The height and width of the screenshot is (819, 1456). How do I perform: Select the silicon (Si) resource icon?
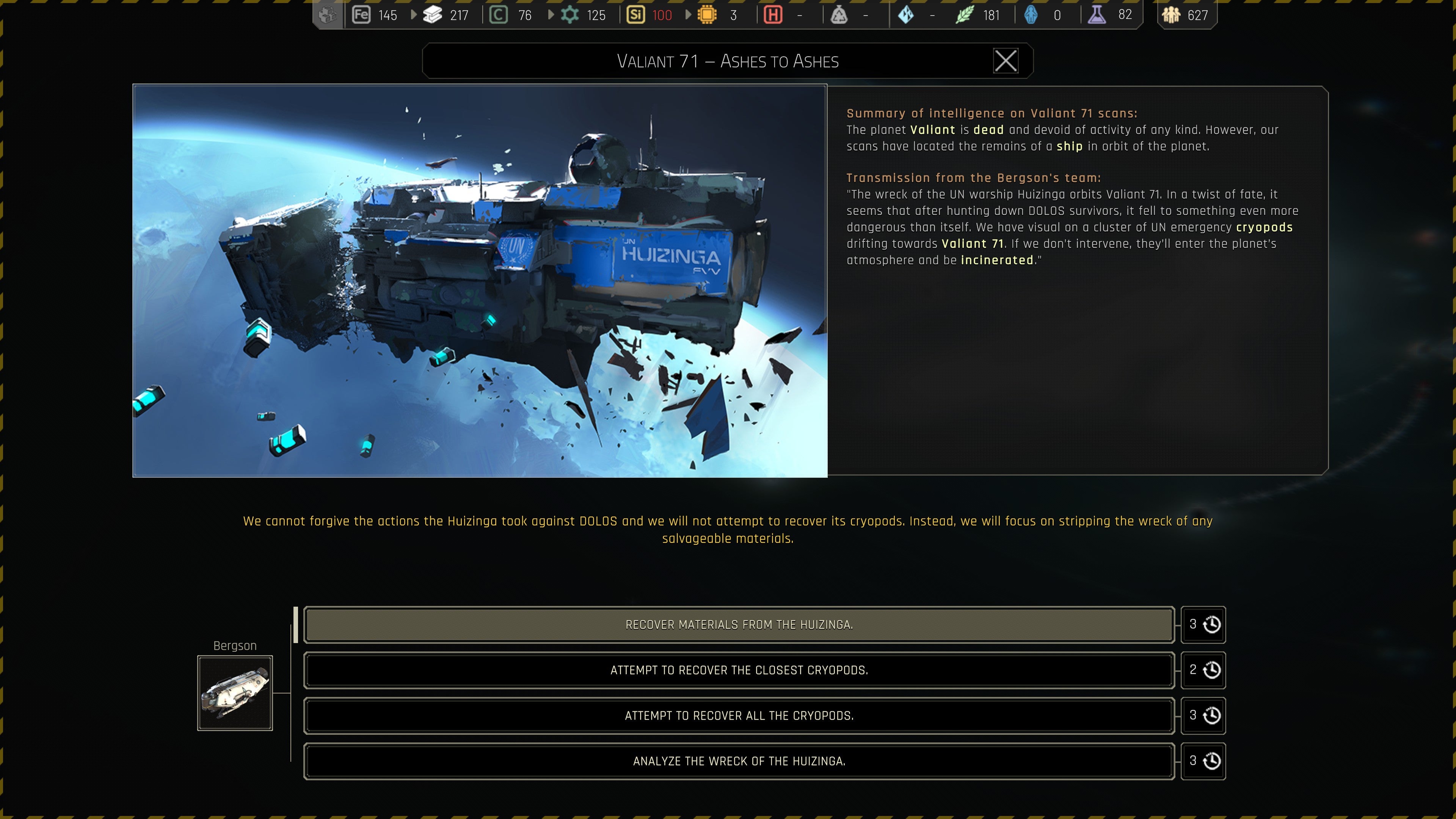pyautogui.click(x=635, y=15)
